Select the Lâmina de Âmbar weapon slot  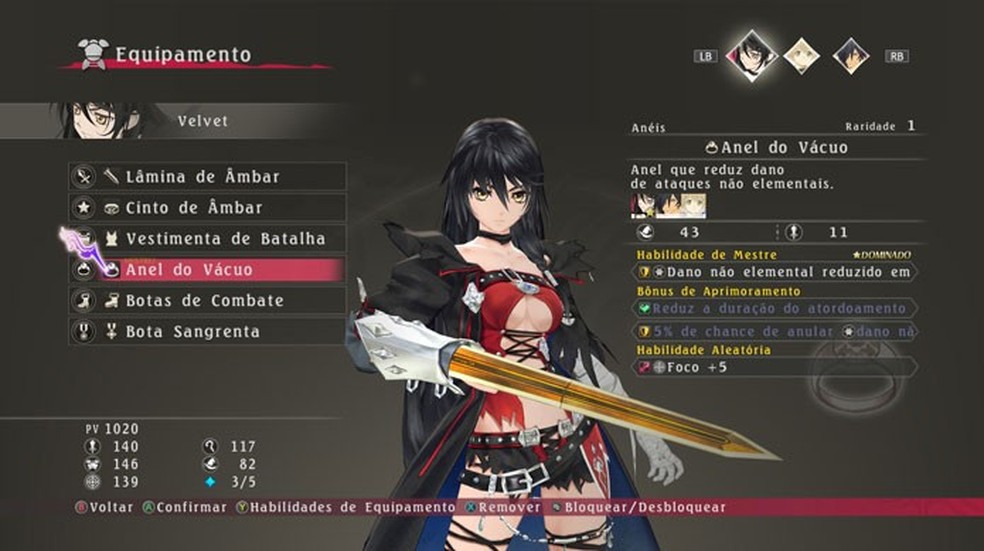tap(207, 177)
